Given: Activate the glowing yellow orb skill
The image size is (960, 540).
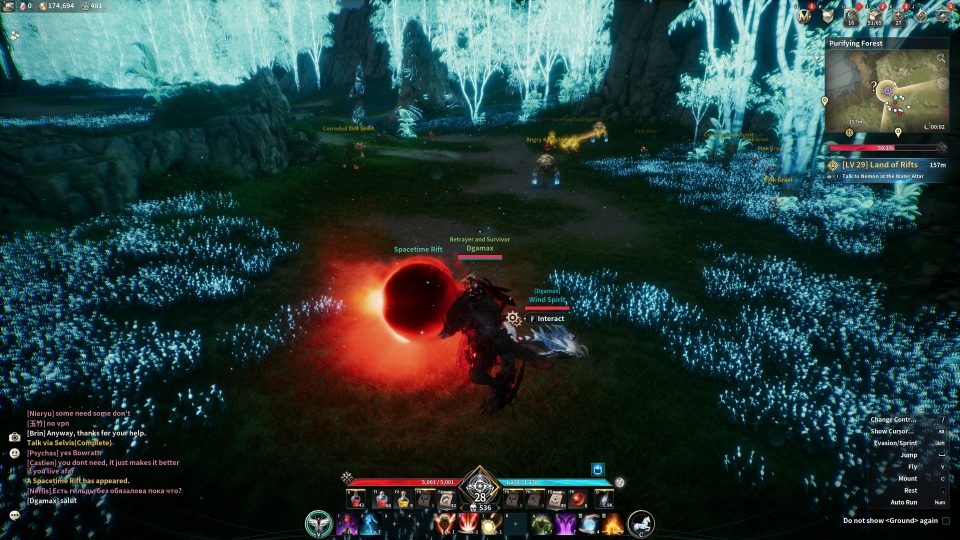Looking at the screenshot, I should tap(490, 523).
